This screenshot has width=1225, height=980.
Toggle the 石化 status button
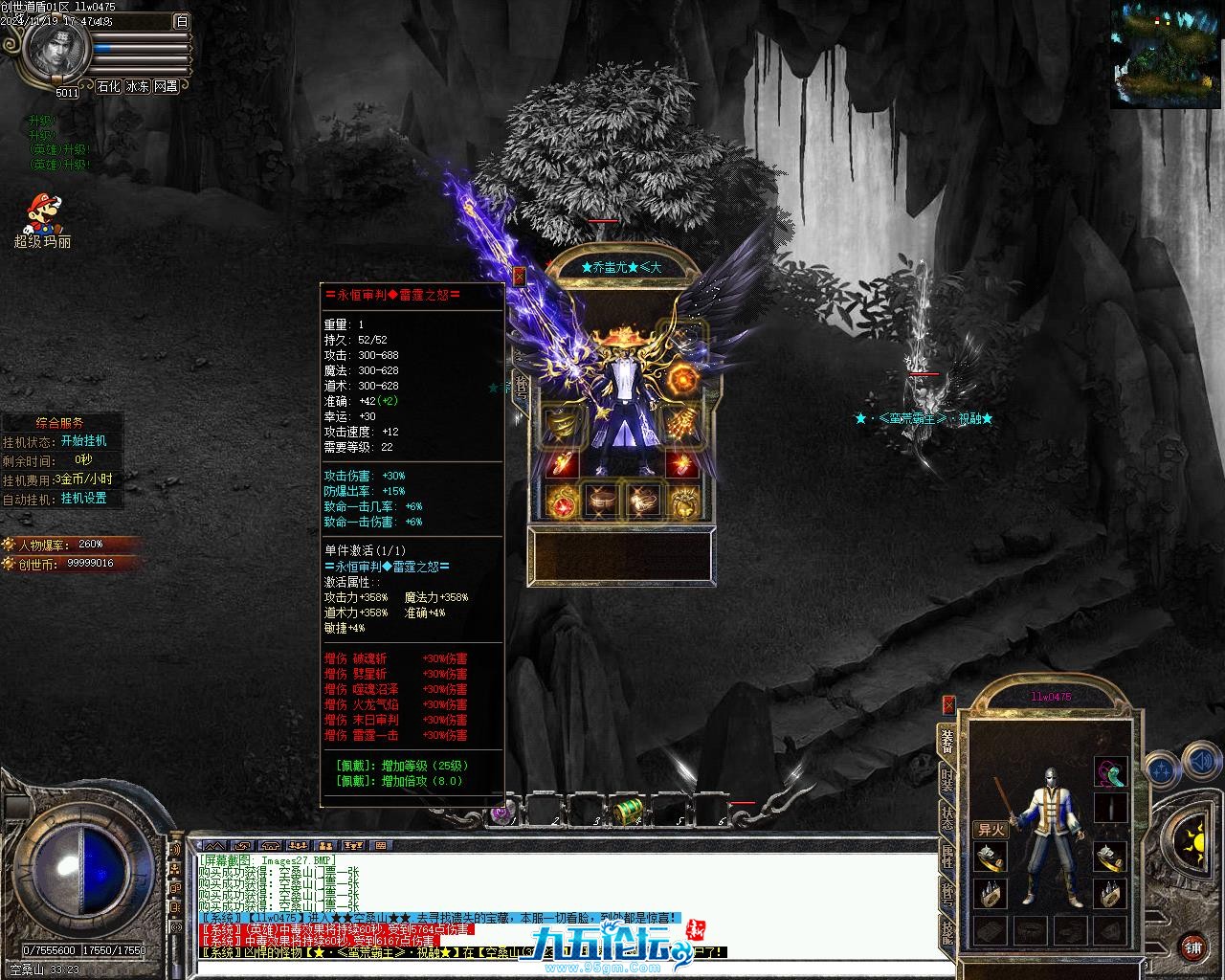tap(108, 86)
